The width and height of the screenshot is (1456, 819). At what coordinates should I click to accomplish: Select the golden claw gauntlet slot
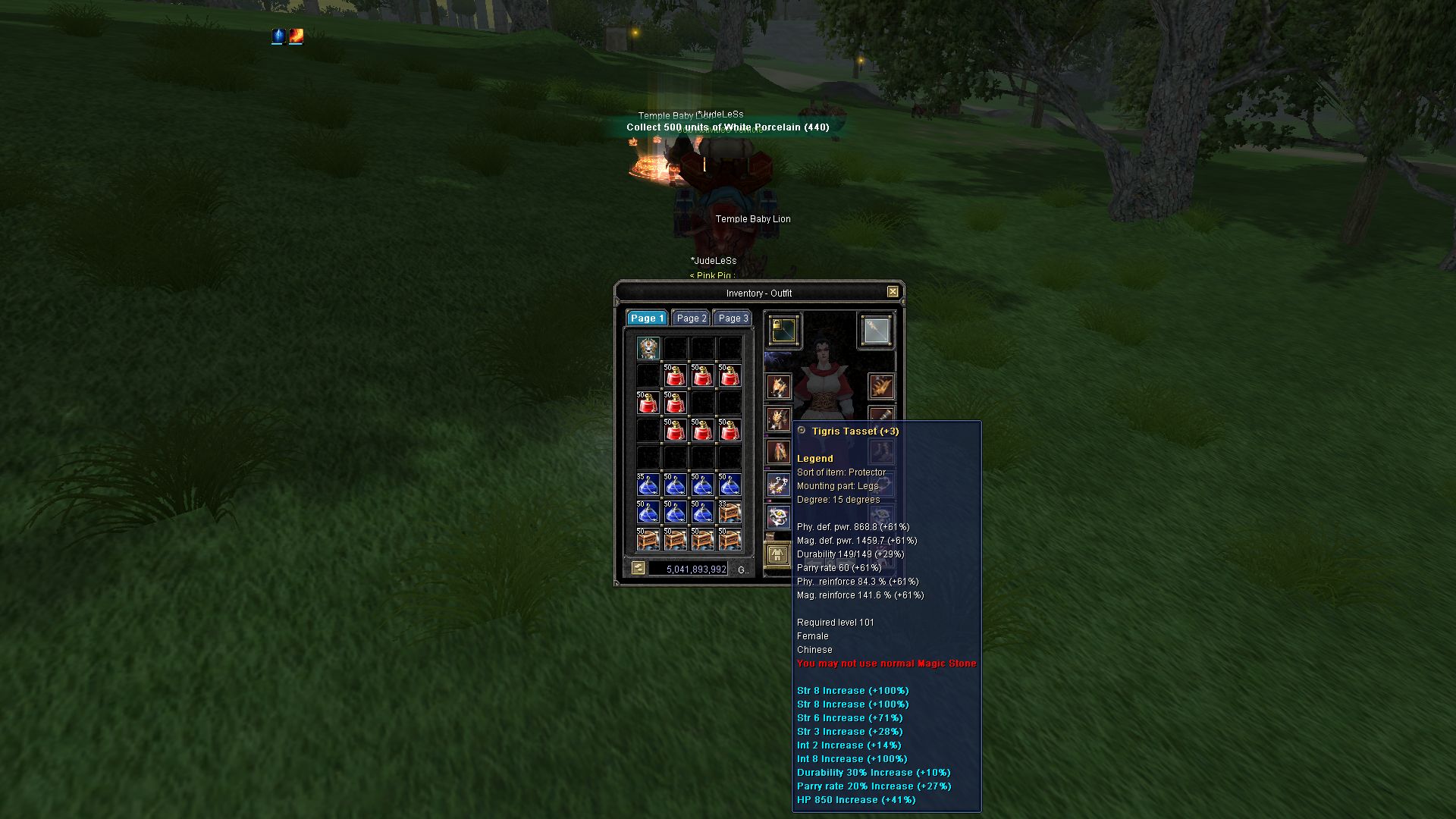[x=881, y=387]
